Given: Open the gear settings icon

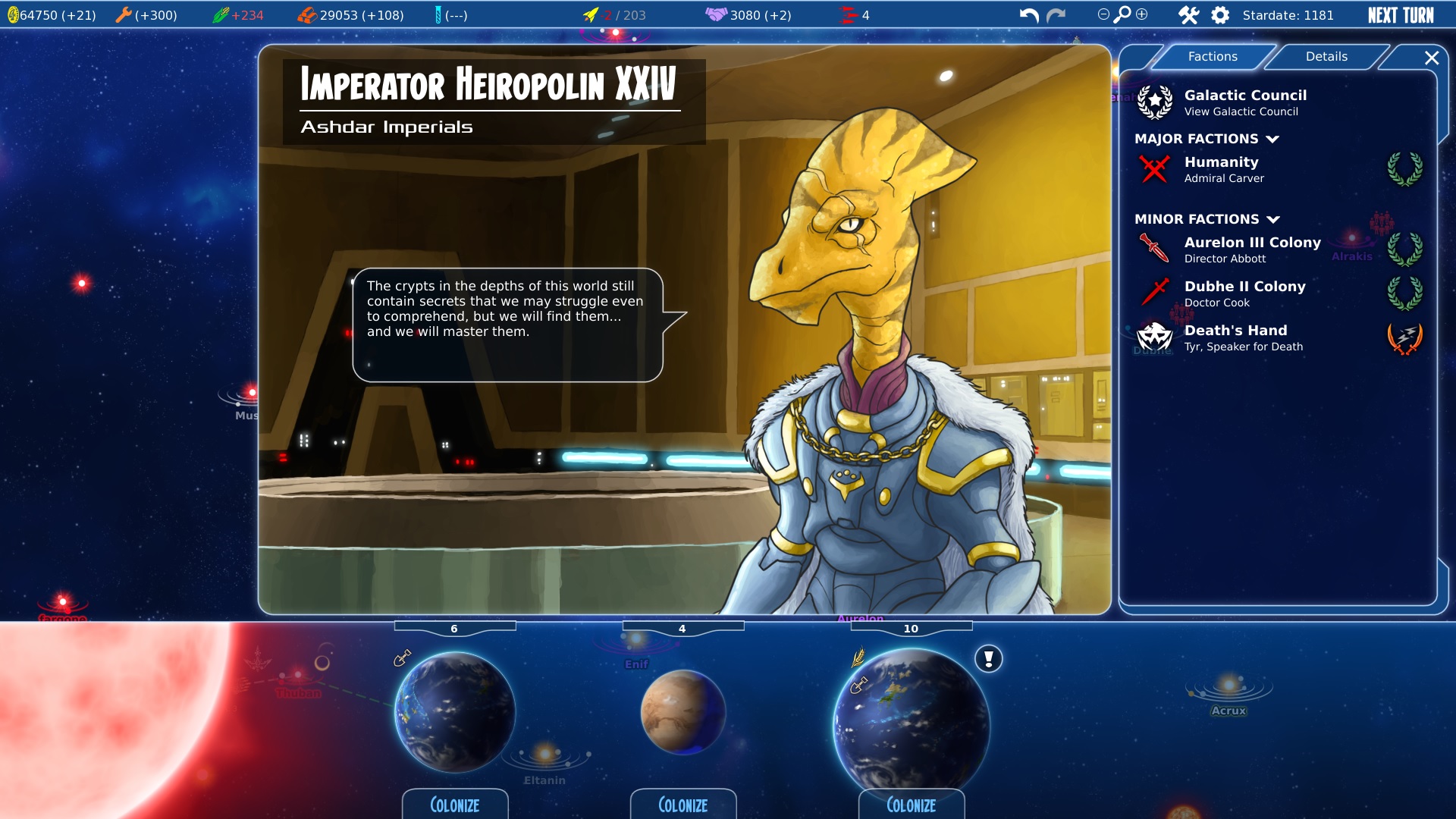Looking at the screenshot, I should [x=1220, y=15].
